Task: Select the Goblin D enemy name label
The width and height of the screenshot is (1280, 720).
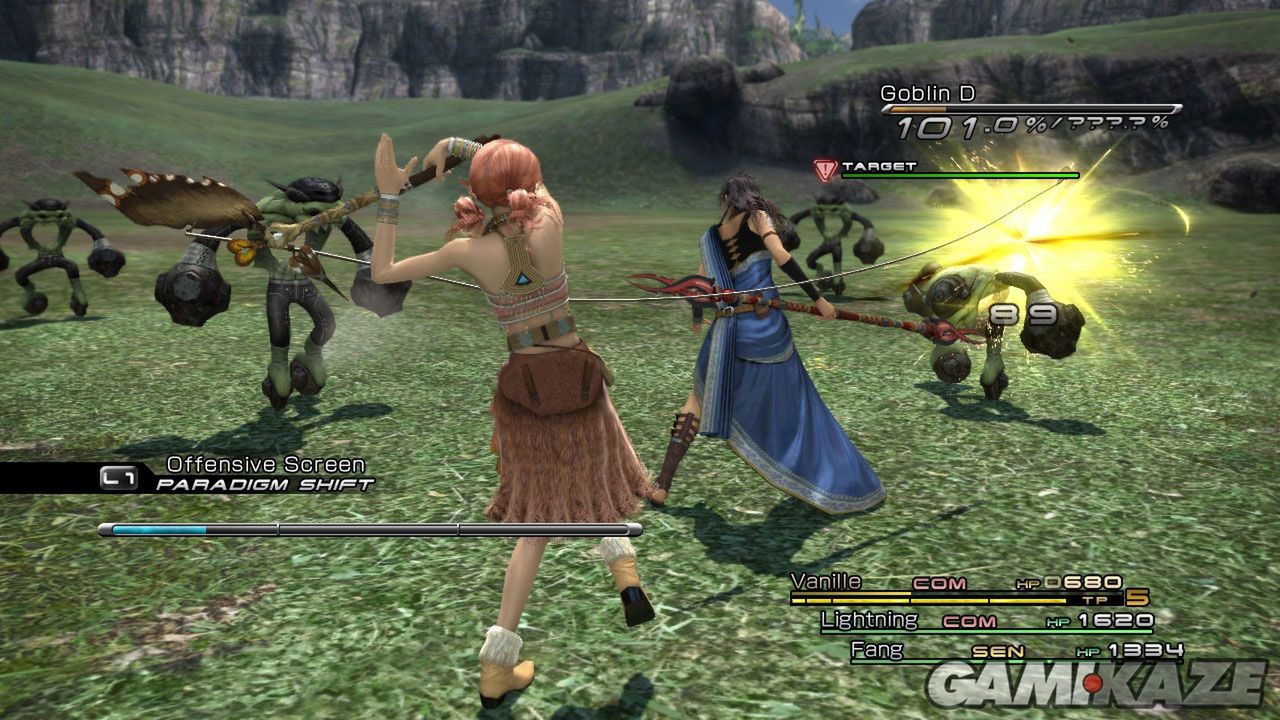Action: click(927, 94)
